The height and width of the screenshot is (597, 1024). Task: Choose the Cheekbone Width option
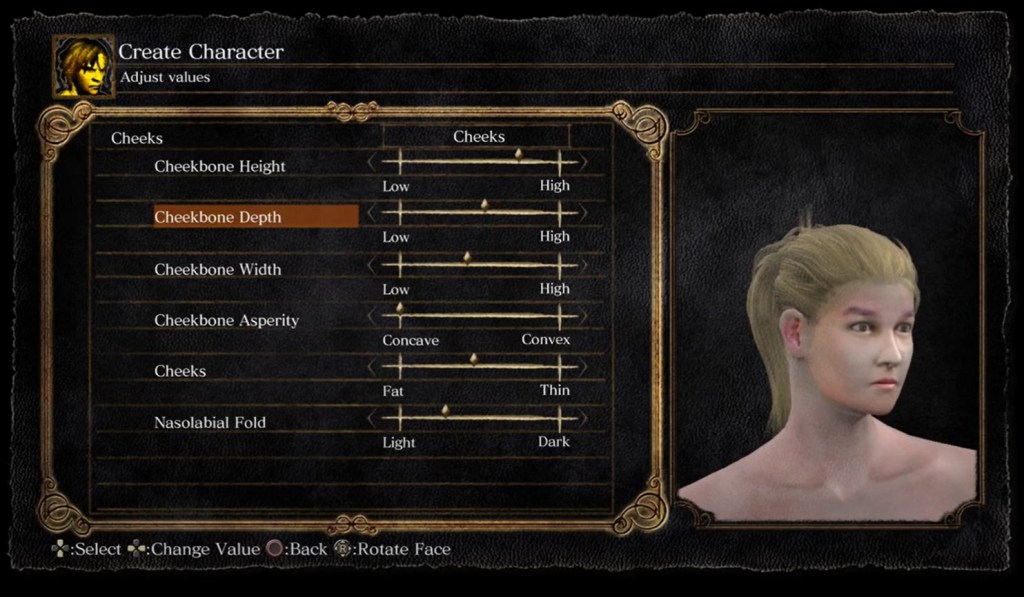[218, 269]
